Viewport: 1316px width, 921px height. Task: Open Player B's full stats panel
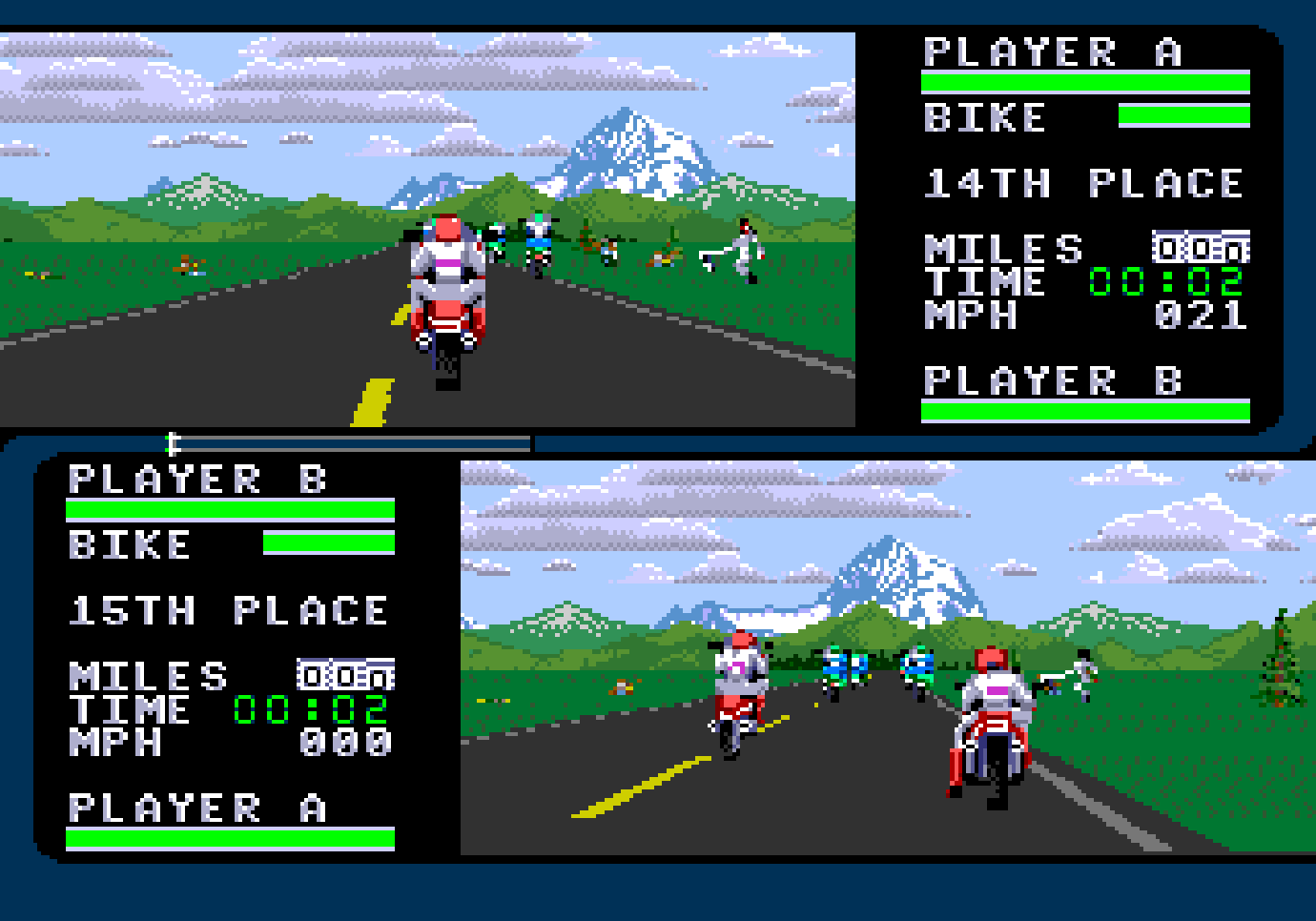[x=229, y=658]
